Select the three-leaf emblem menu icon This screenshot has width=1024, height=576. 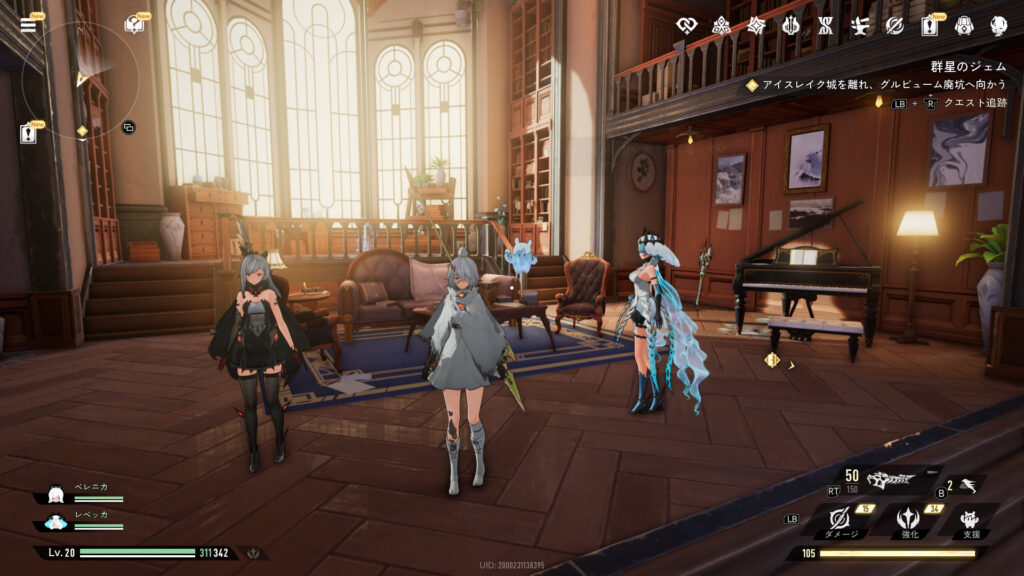[720, 25]
